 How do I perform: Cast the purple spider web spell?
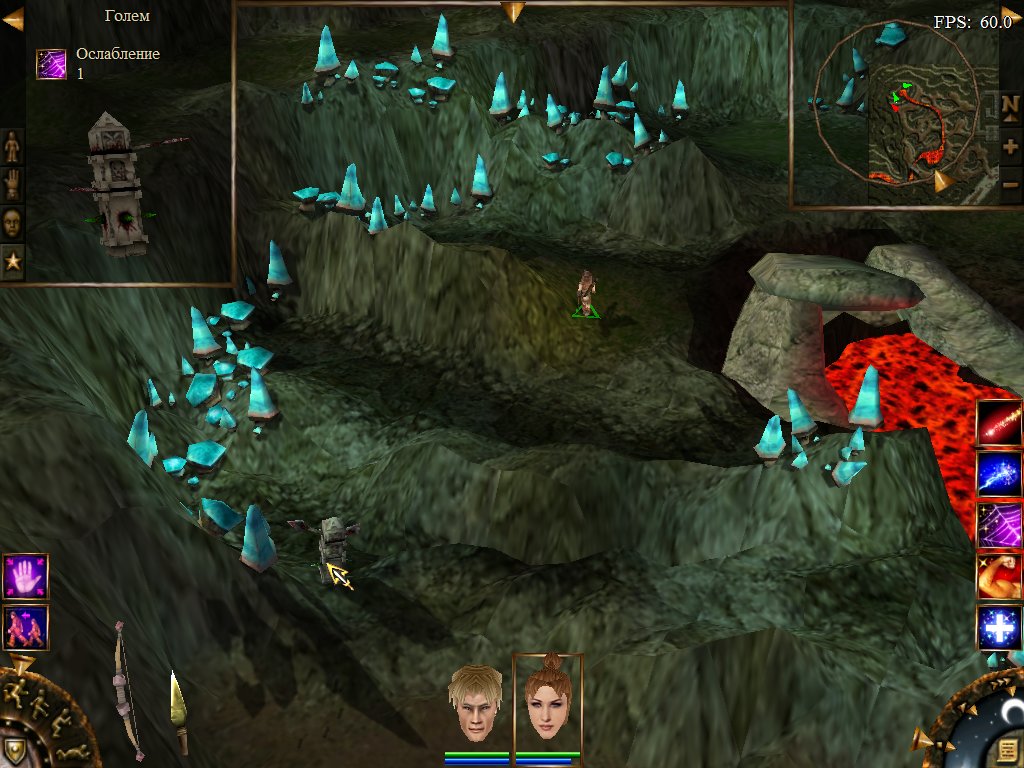999,525
